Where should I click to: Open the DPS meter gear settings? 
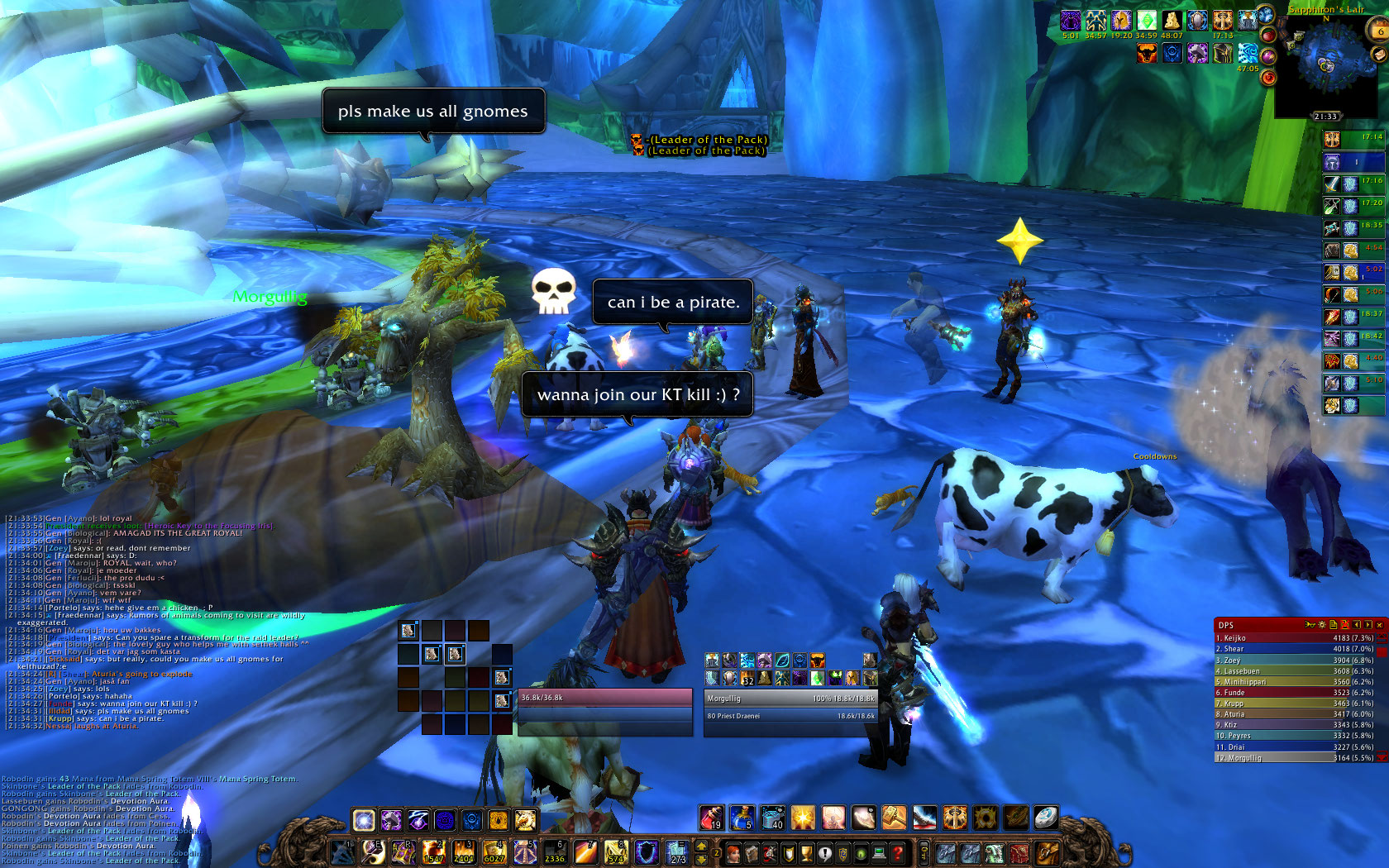pyautogui.click(x=1321, y=625)
